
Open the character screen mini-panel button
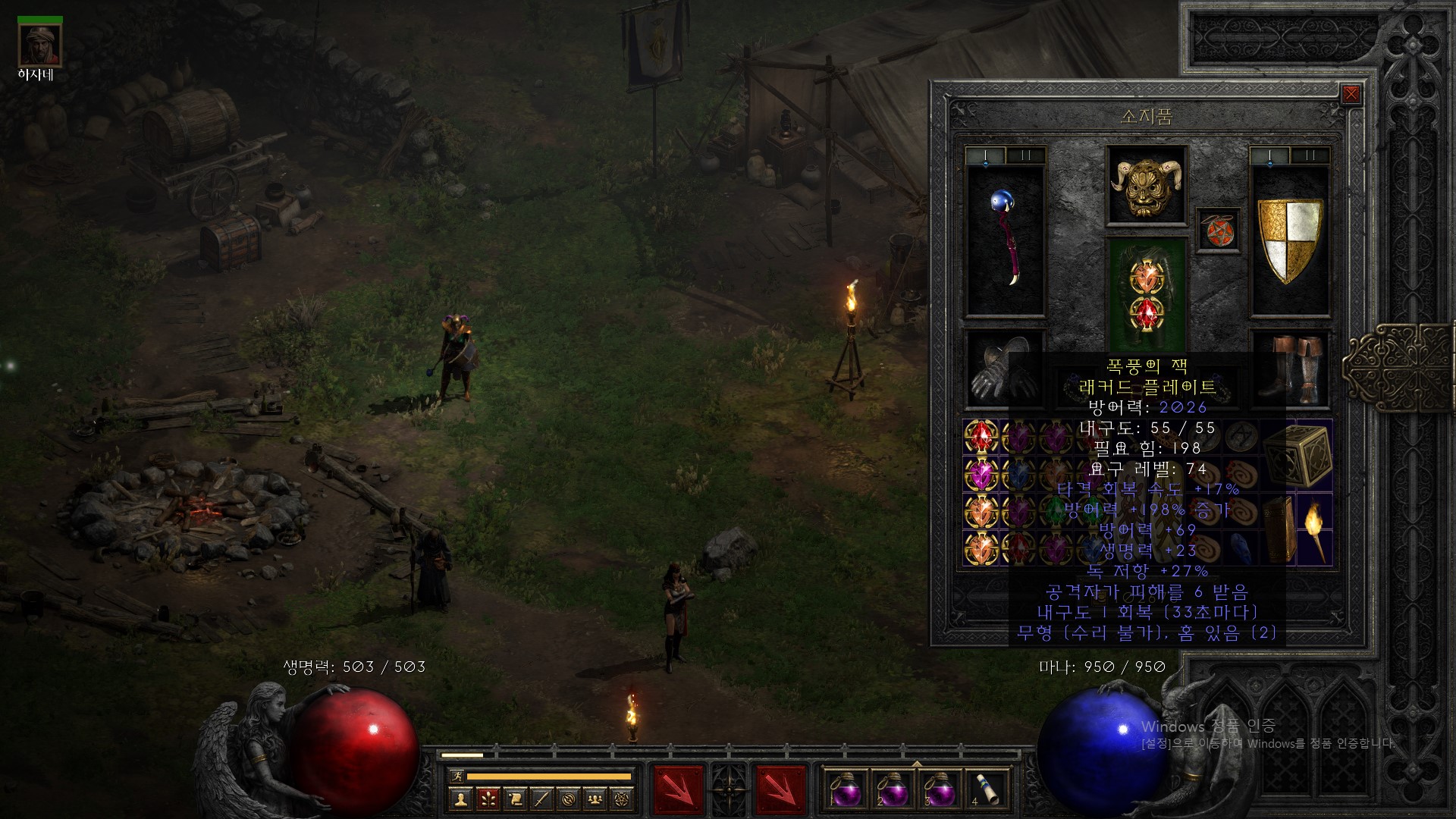pyautogui.click(x=460, y=799)
